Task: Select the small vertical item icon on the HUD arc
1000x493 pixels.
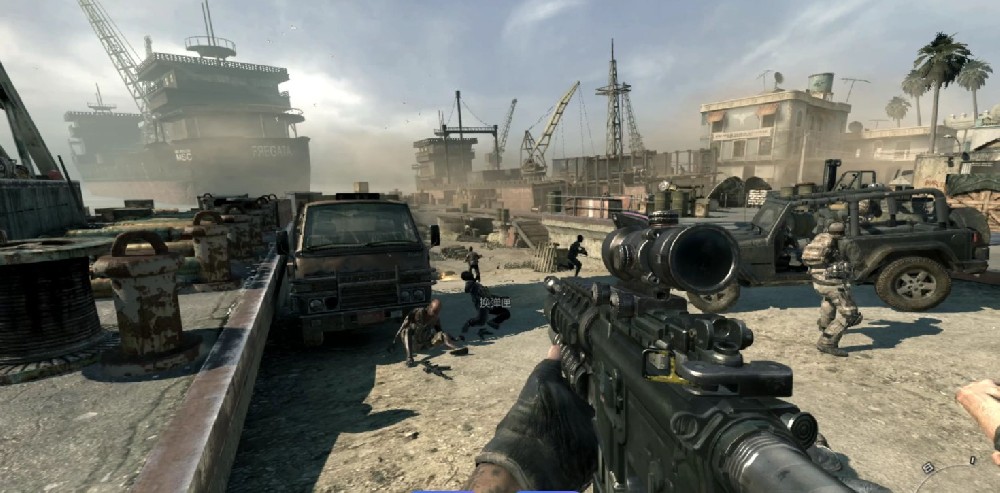Action: pyautogui.click(x=973, y=460)
